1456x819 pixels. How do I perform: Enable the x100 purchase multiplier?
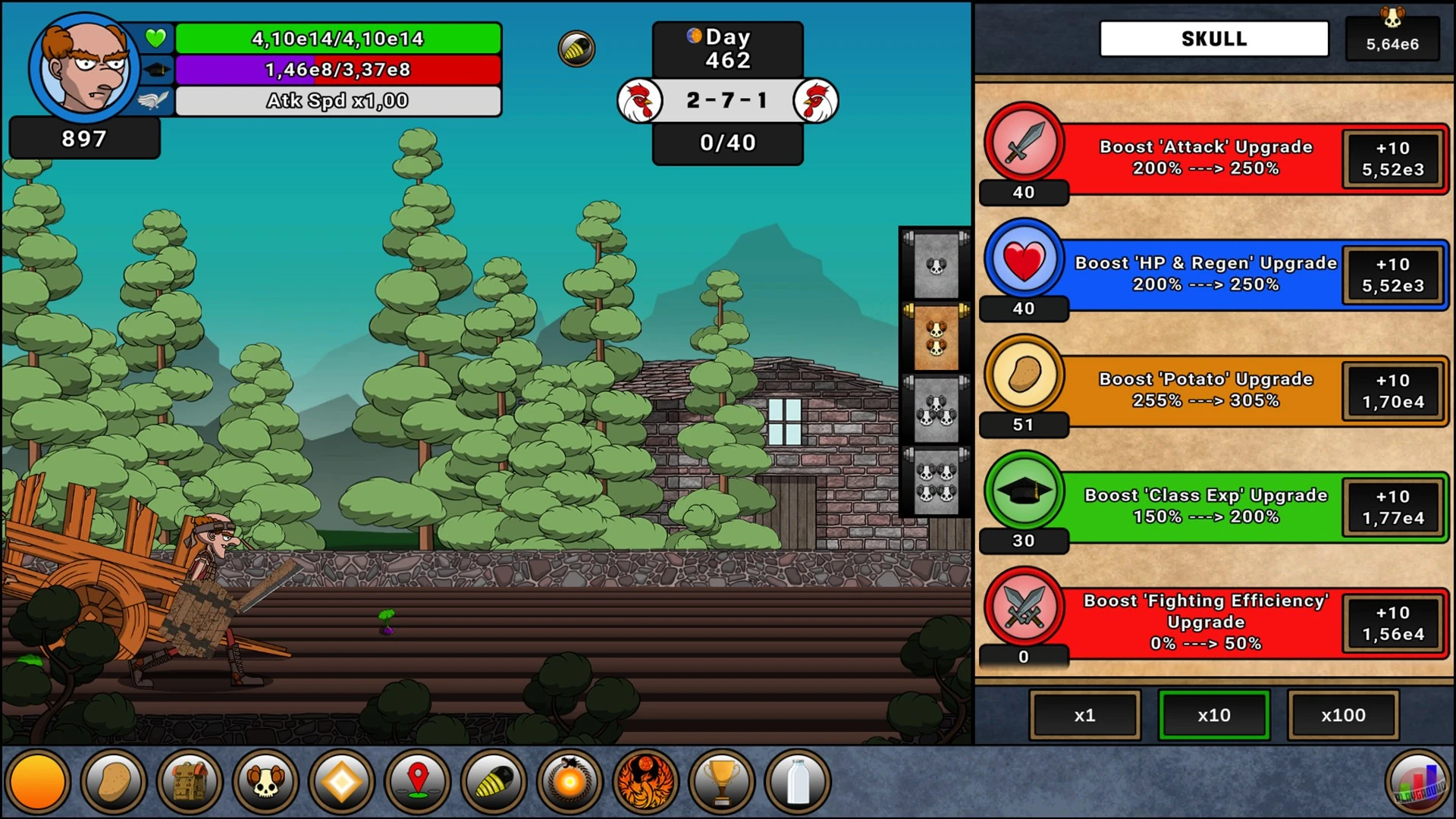[x=1343, y=714]
